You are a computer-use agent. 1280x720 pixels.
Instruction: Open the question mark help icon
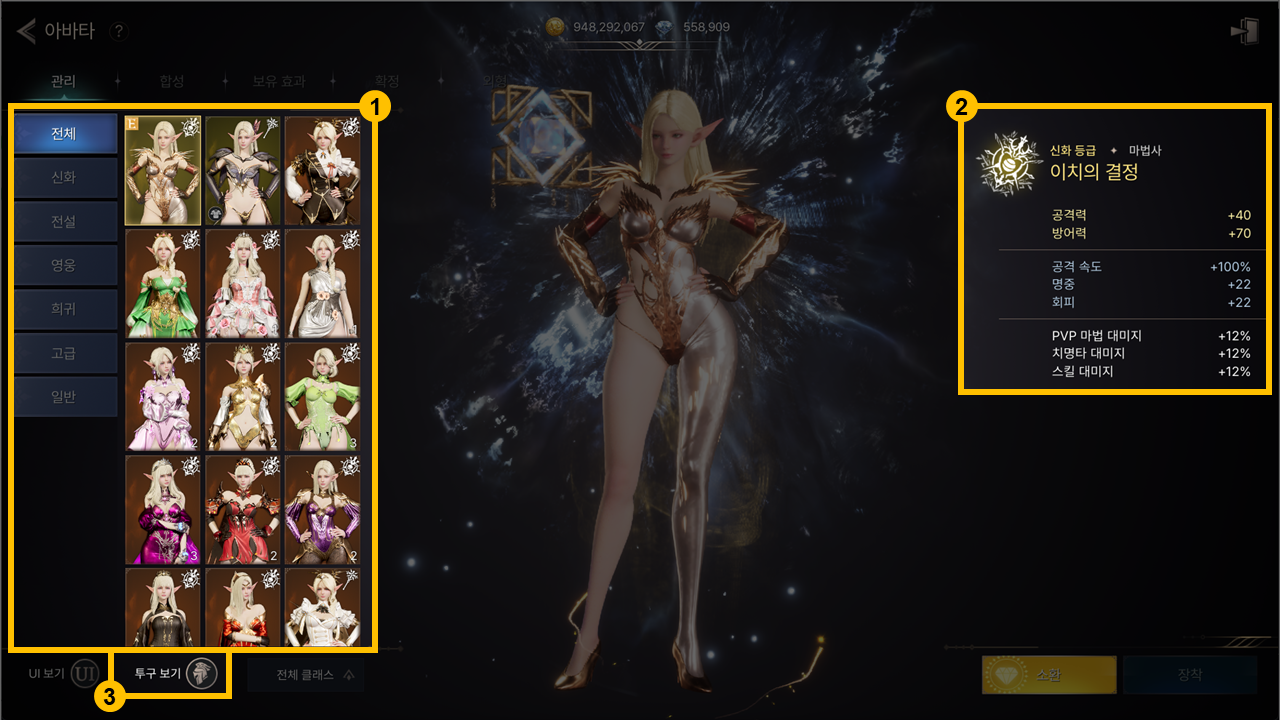pos(119,32)
